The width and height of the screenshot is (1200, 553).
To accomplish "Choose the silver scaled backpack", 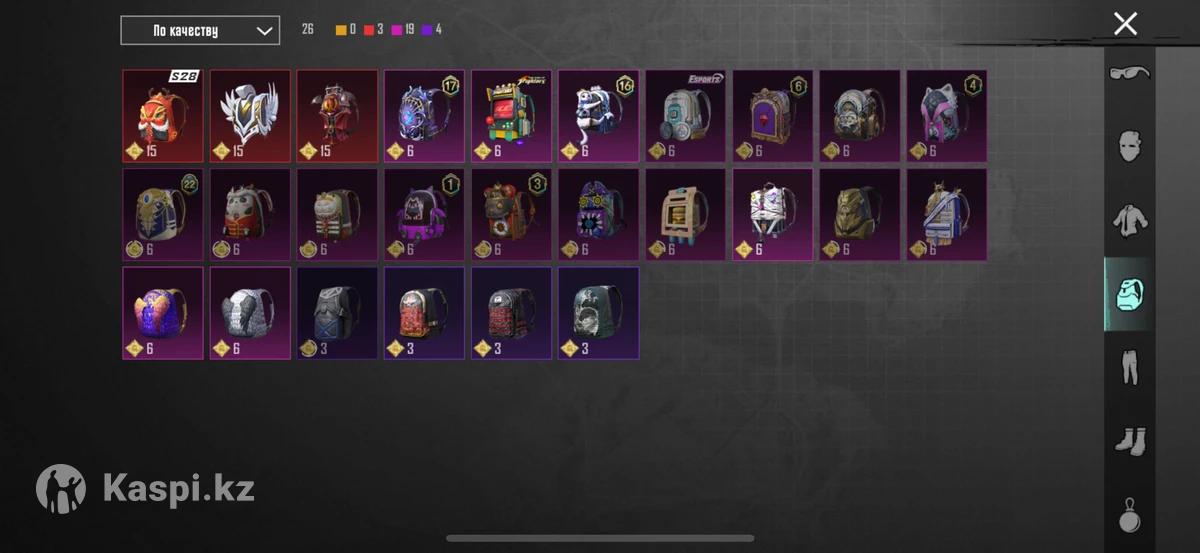I will pos(250,312).
